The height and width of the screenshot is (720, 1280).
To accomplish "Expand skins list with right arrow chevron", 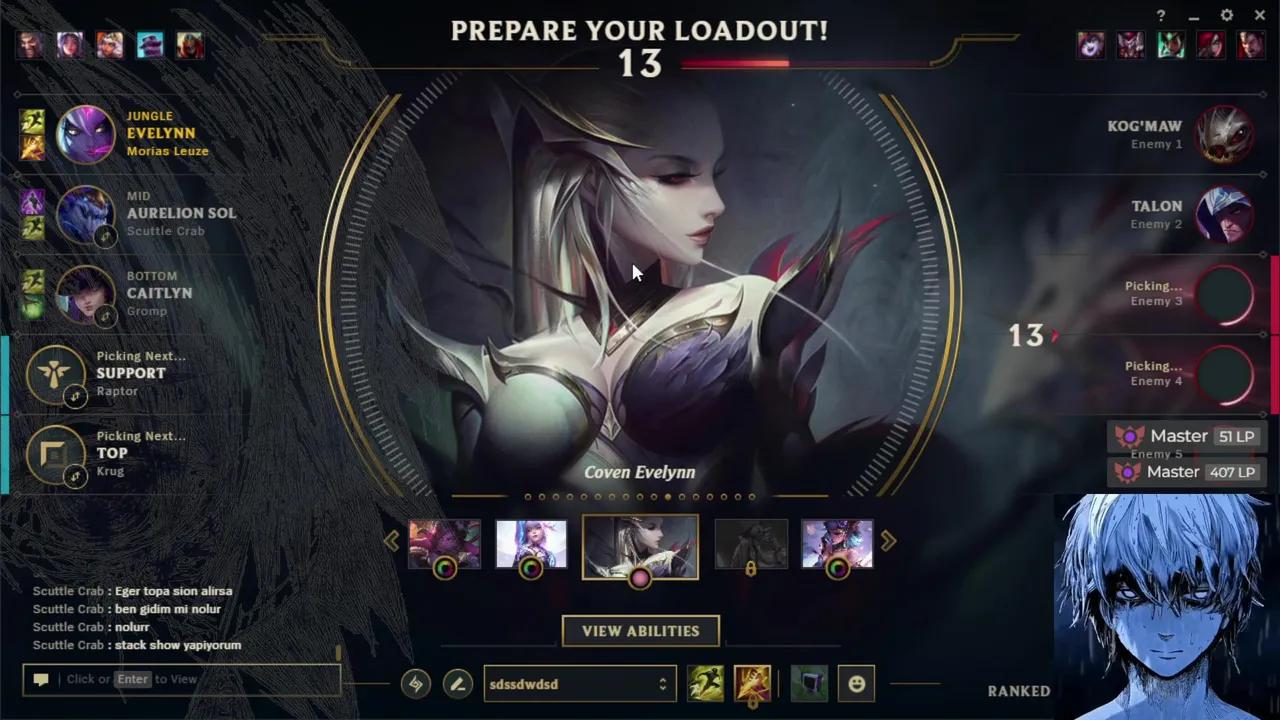I will [888, 541].
